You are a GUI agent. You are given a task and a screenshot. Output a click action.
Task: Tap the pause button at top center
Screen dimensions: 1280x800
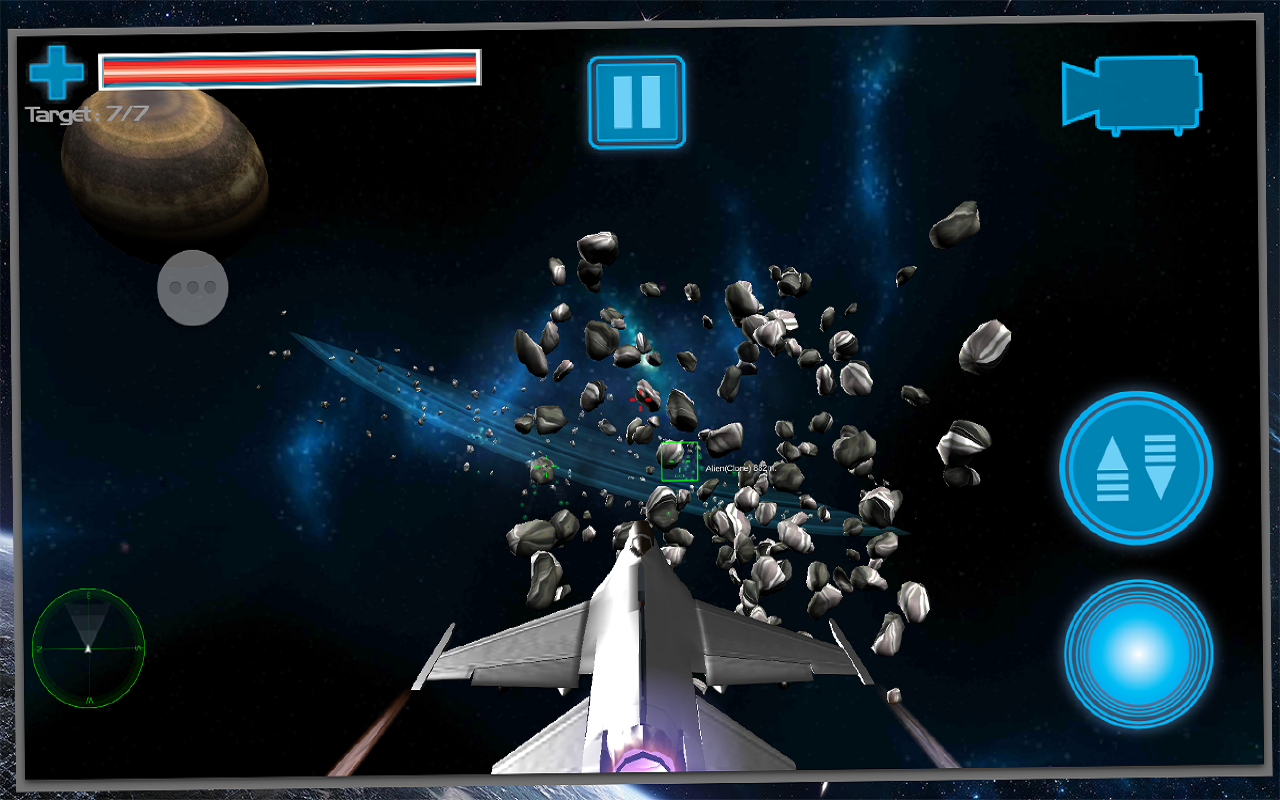coord(636,101)
